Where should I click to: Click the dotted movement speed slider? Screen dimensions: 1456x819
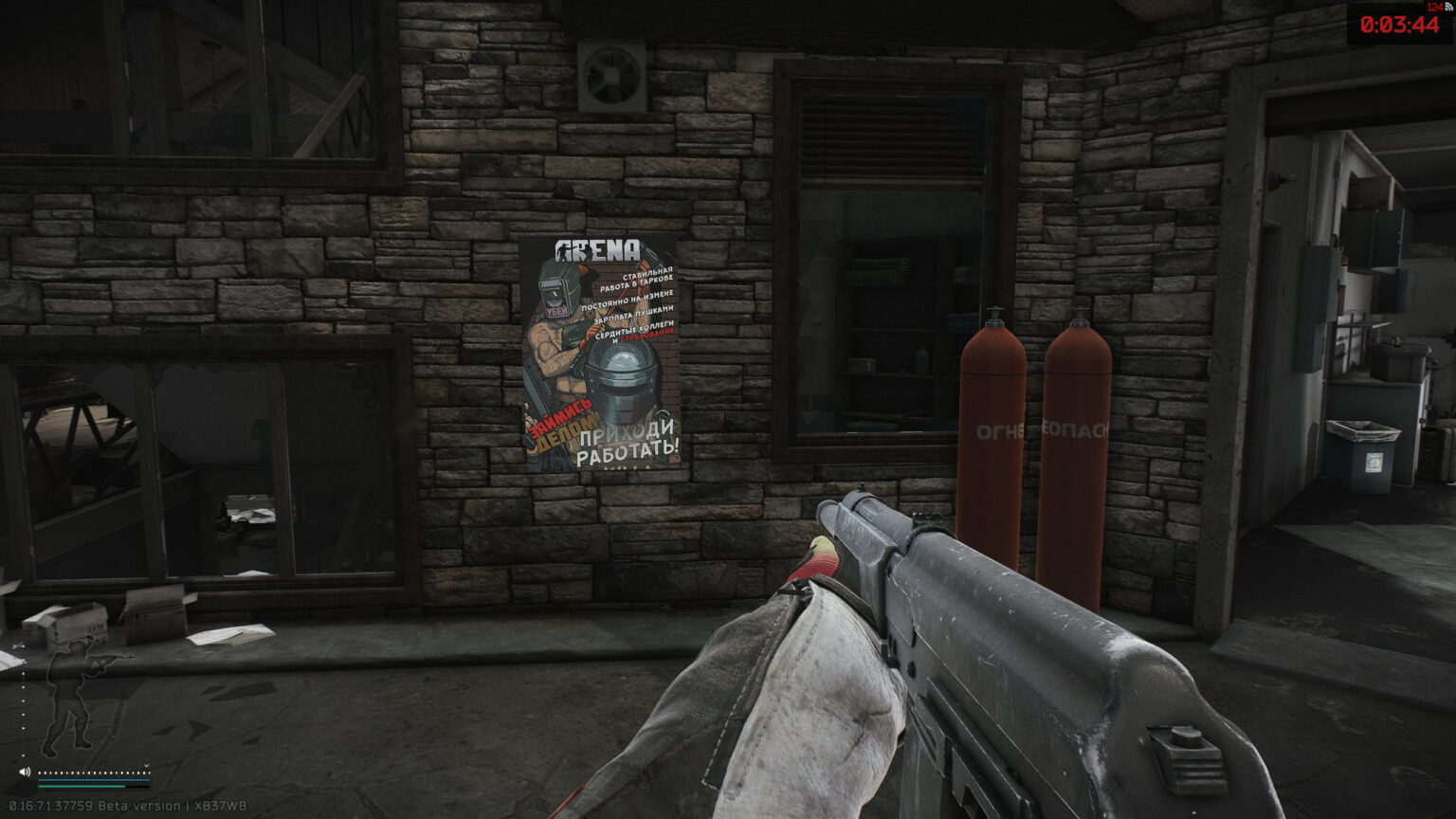(x=93, y=773)
